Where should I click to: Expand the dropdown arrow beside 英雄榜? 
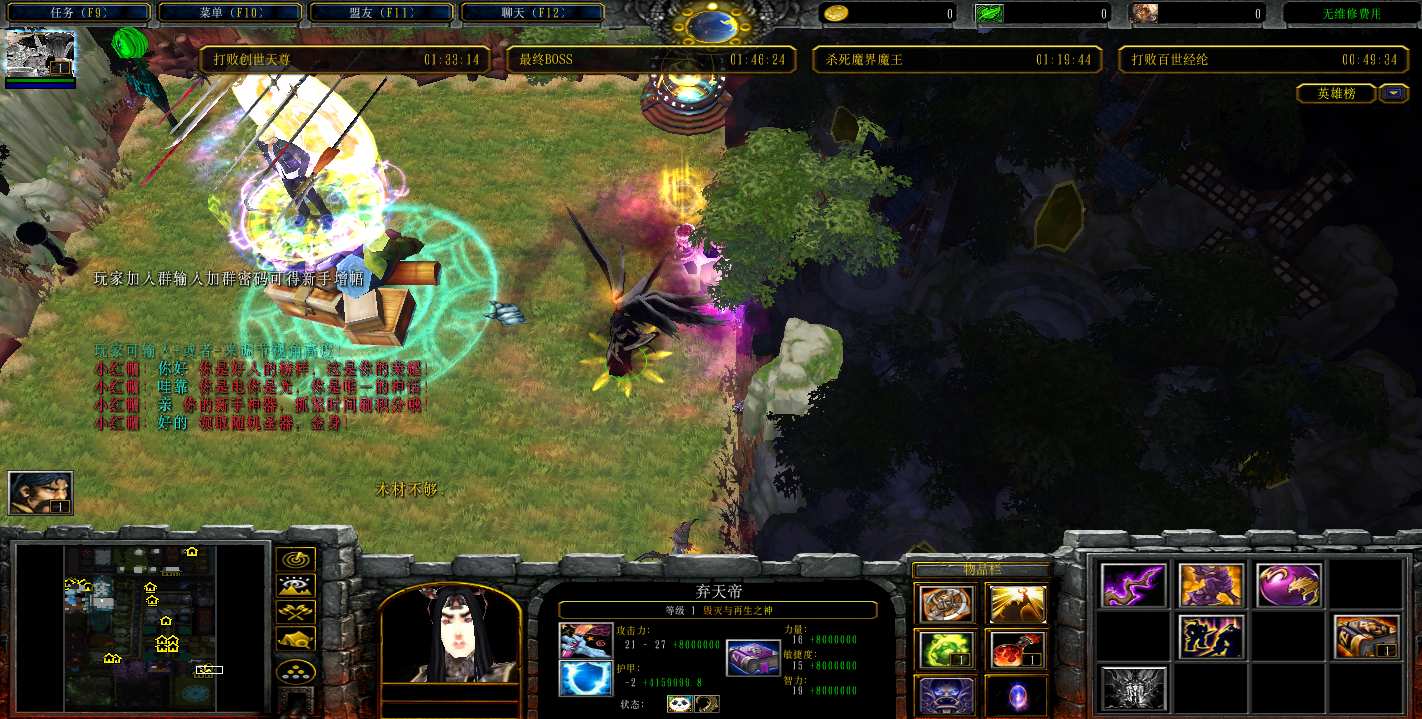point(1394,93)
